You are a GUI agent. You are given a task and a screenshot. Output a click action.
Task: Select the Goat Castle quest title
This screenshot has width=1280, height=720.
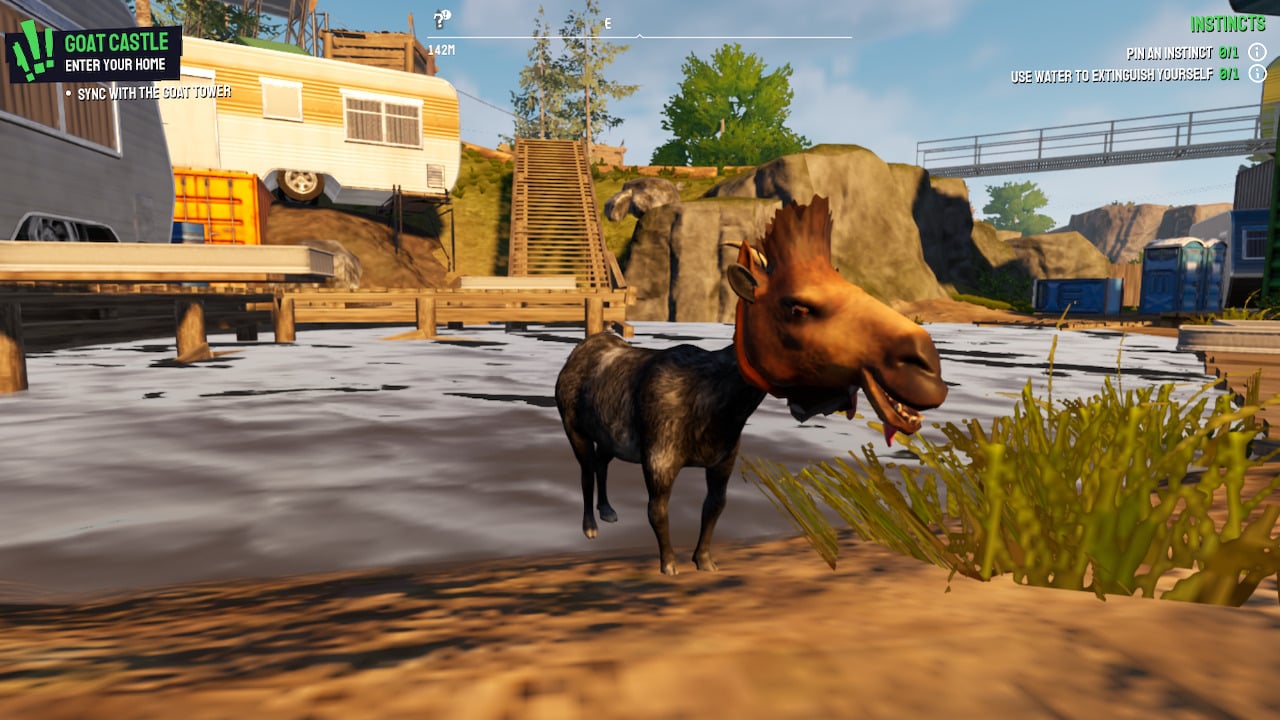tap(118, 43)
